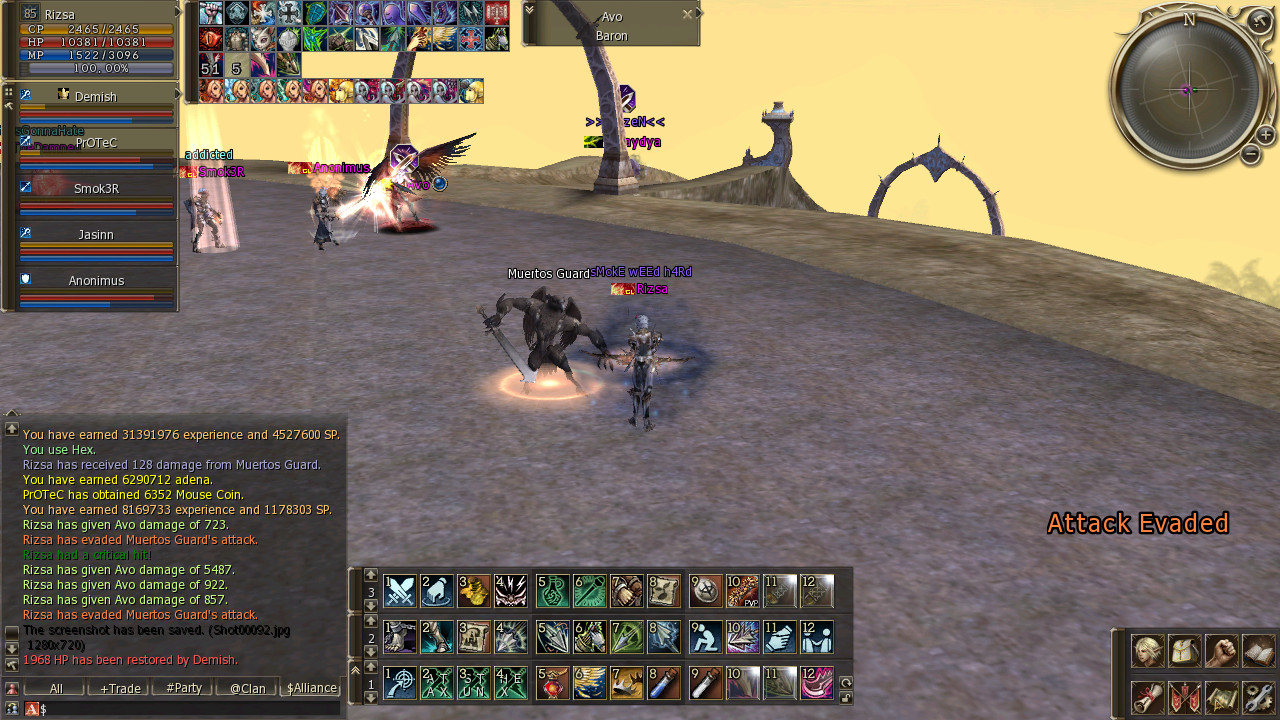Close the Avo target window

[x=687, y=15]
